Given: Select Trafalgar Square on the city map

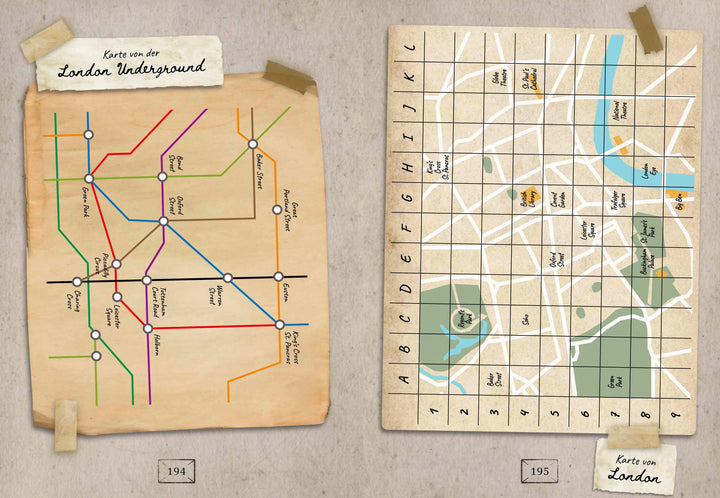Looking at the screenshot, I should (x=612, y=203).
